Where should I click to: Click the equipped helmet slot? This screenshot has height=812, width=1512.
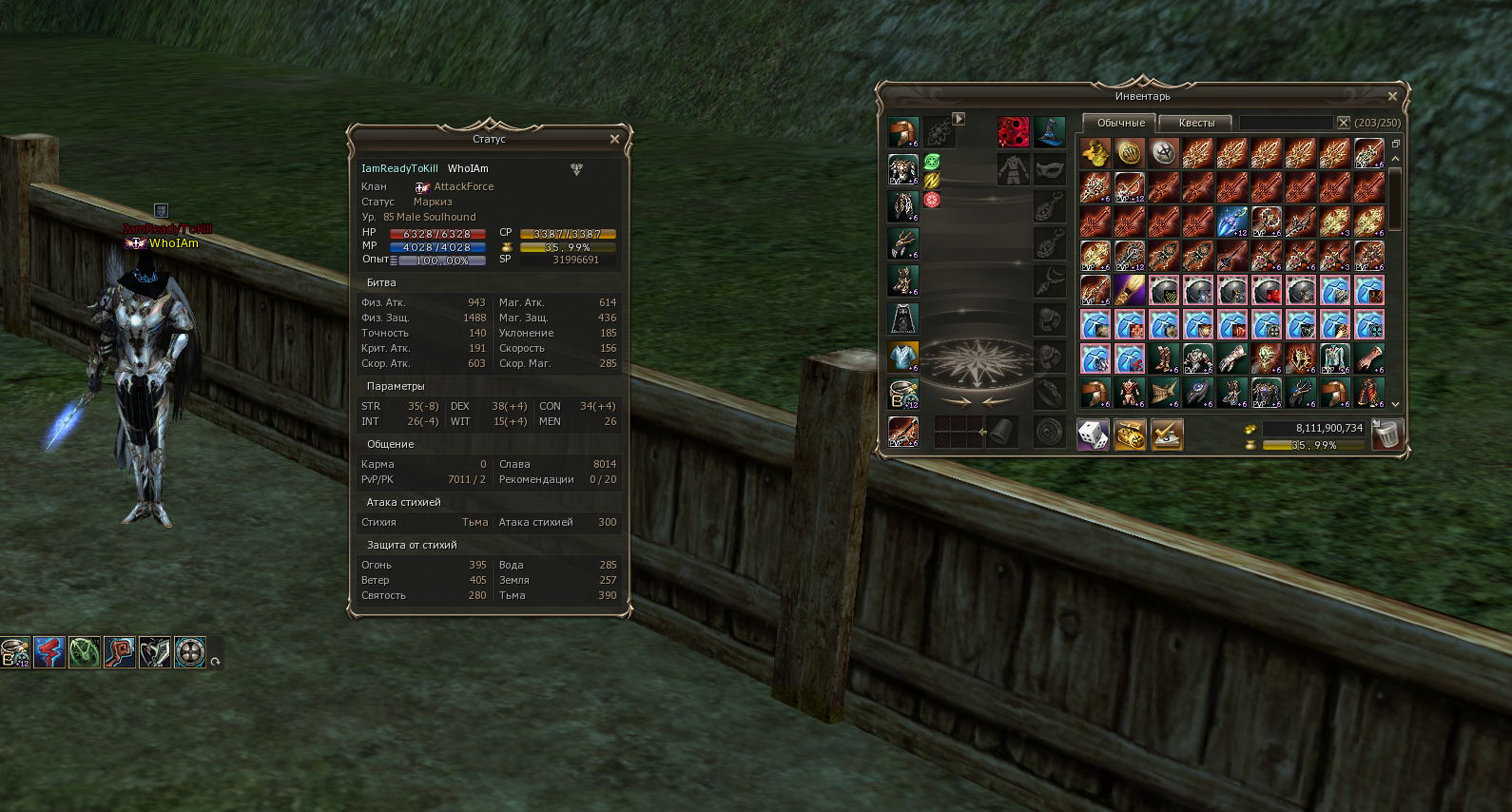(x=903, y=132)
